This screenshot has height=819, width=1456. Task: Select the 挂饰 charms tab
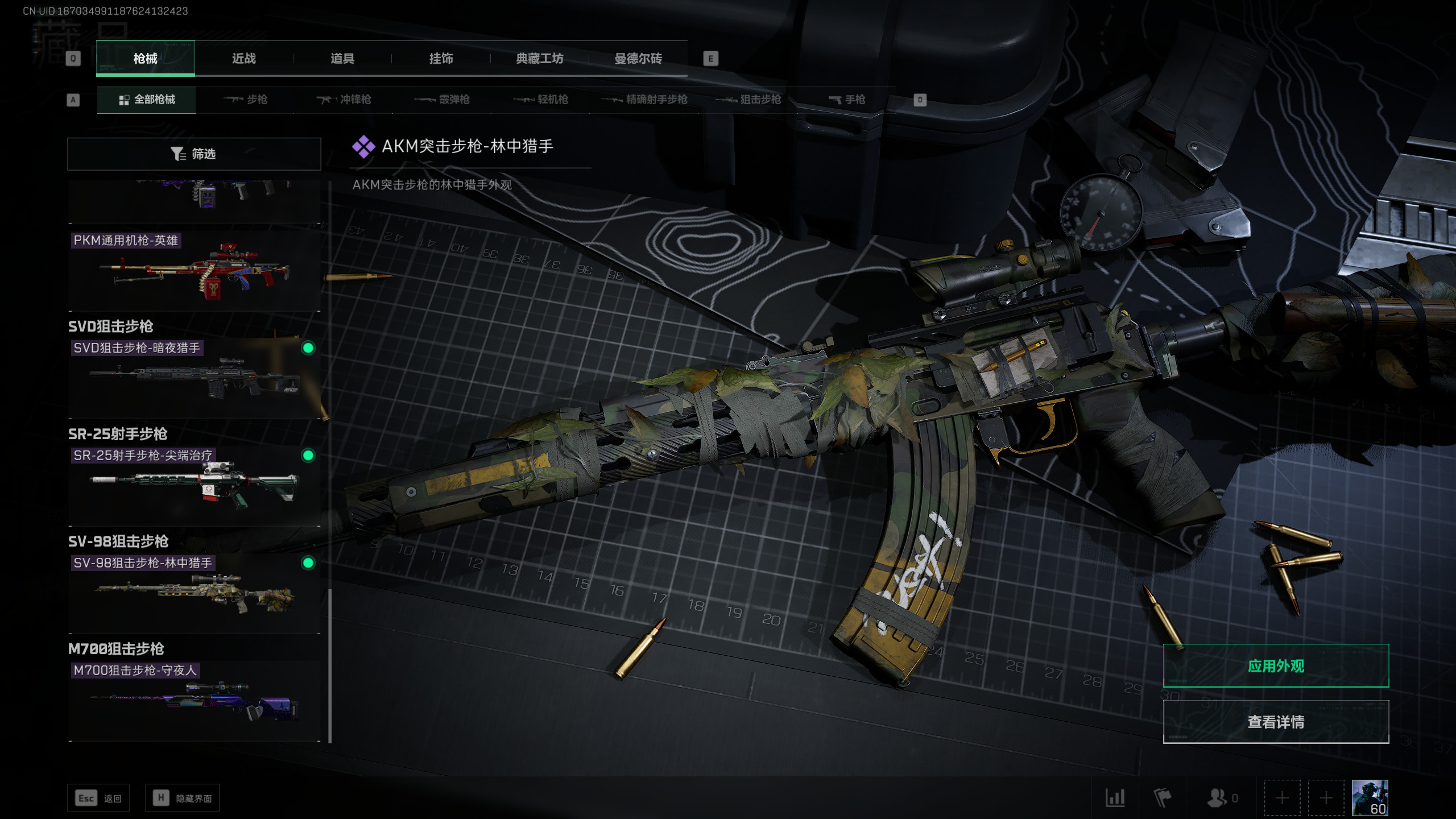441,59
